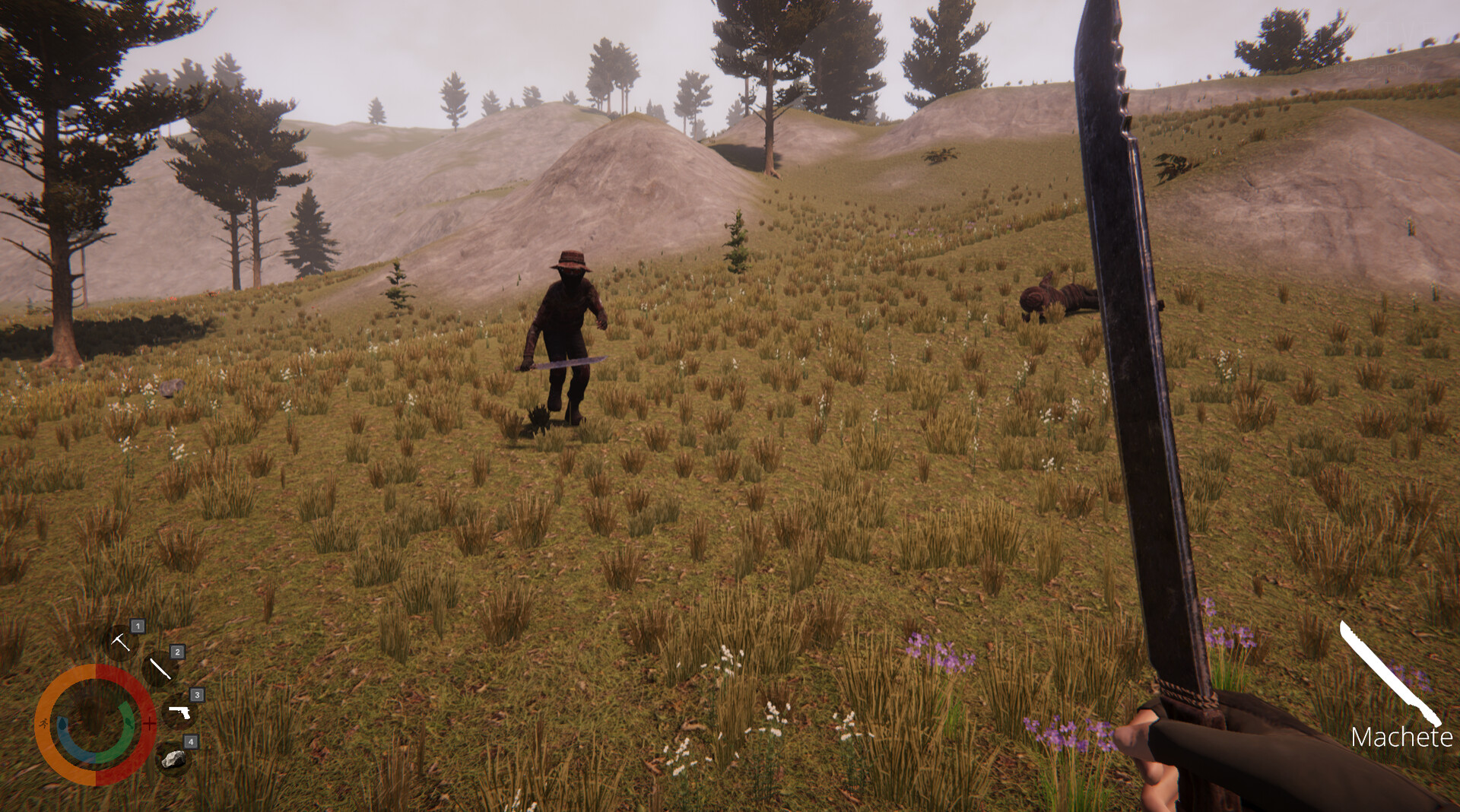Image resolution: width=1460 pixels, height=812 pixels.
Task: Select the rock in quick slot 4
Action: click(175, 760)
